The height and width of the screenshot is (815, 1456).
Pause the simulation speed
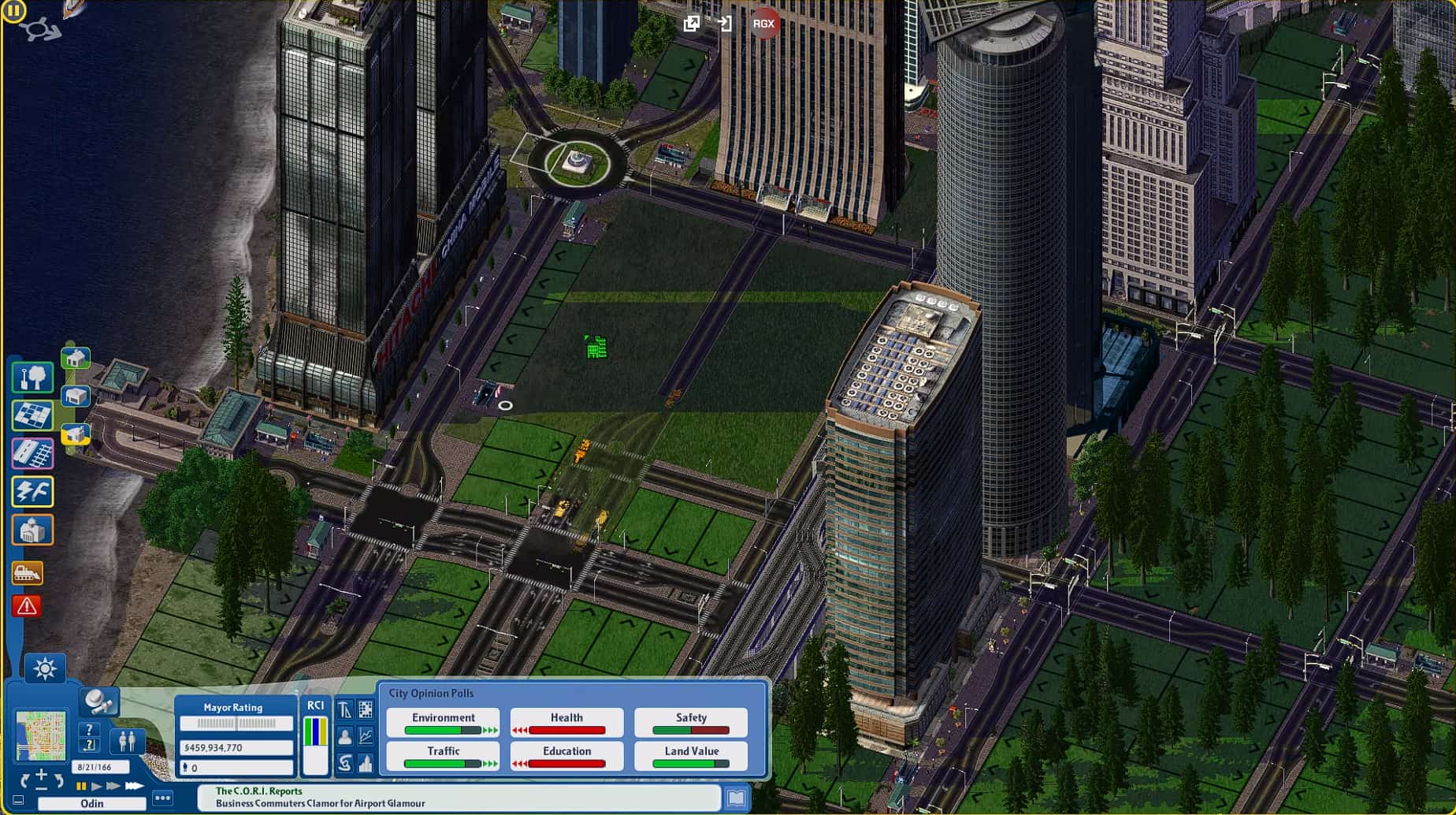[x=81, y=786]
